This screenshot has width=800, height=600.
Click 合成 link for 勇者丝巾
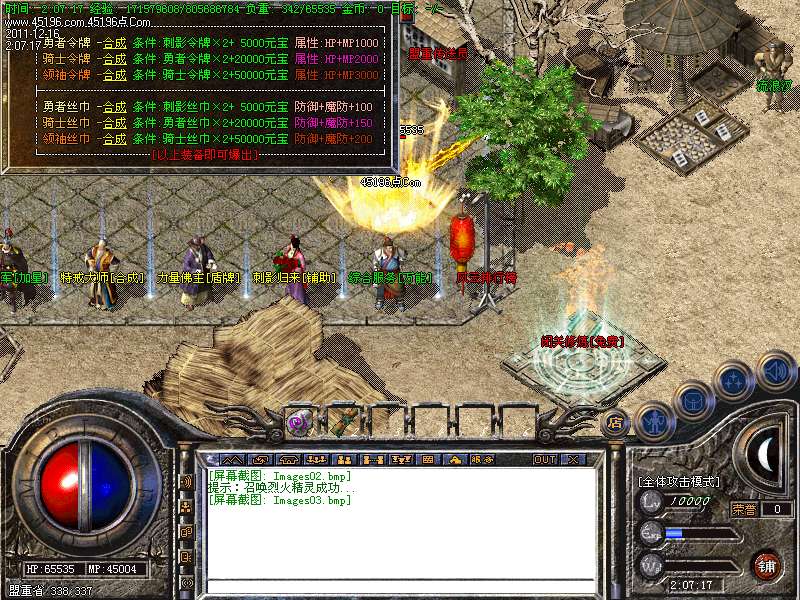tap(114, 107)
